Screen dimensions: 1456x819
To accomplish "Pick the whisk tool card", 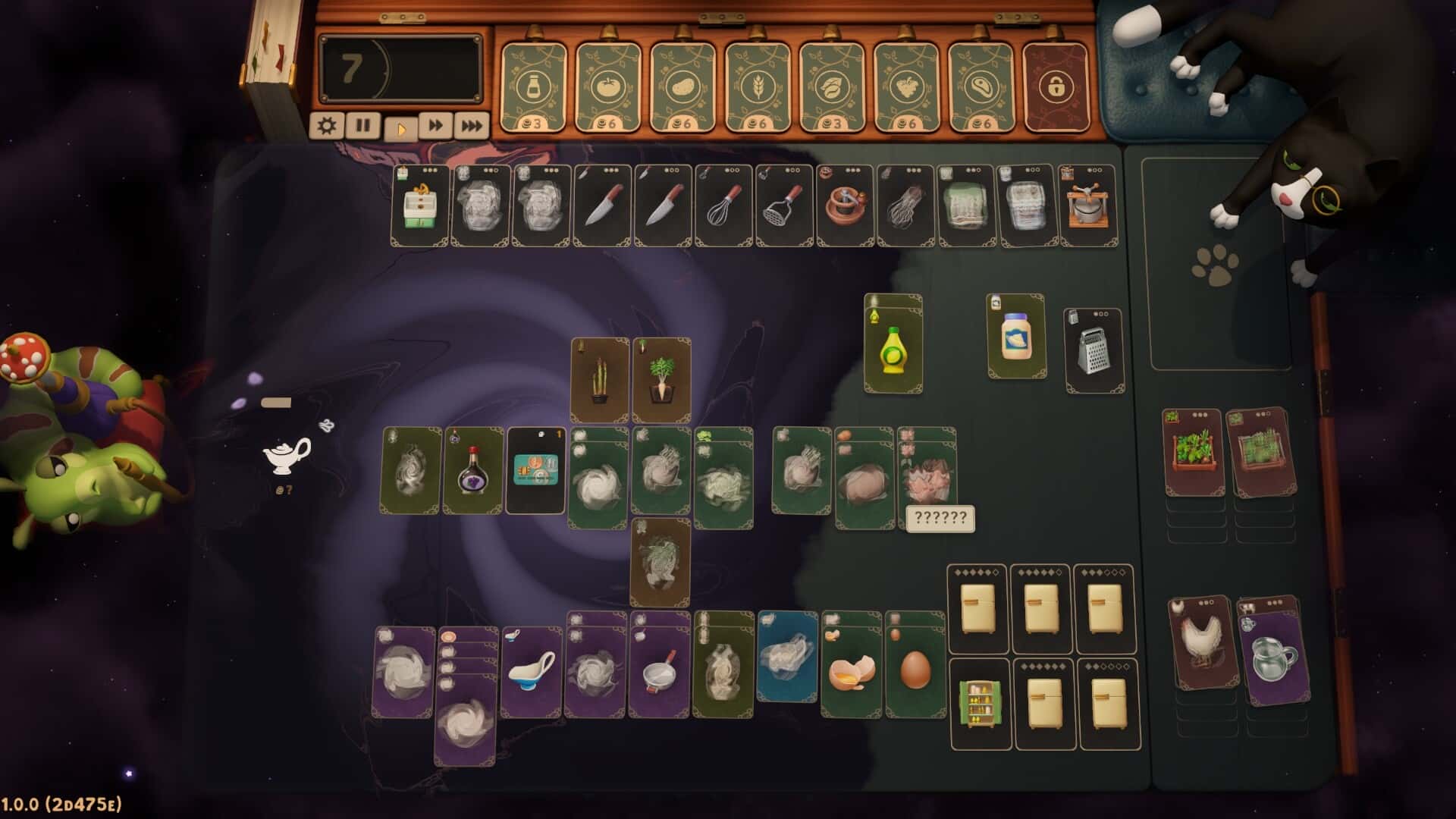I will (723, 206).
